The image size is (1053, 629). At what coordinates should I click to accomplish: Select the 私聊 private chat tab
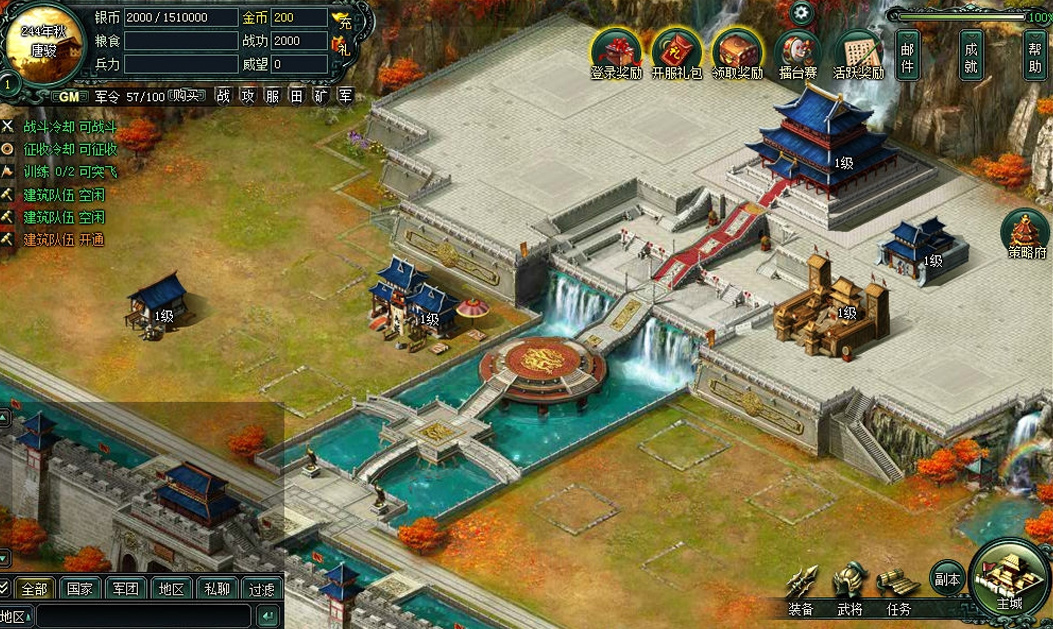pos(216,589)
